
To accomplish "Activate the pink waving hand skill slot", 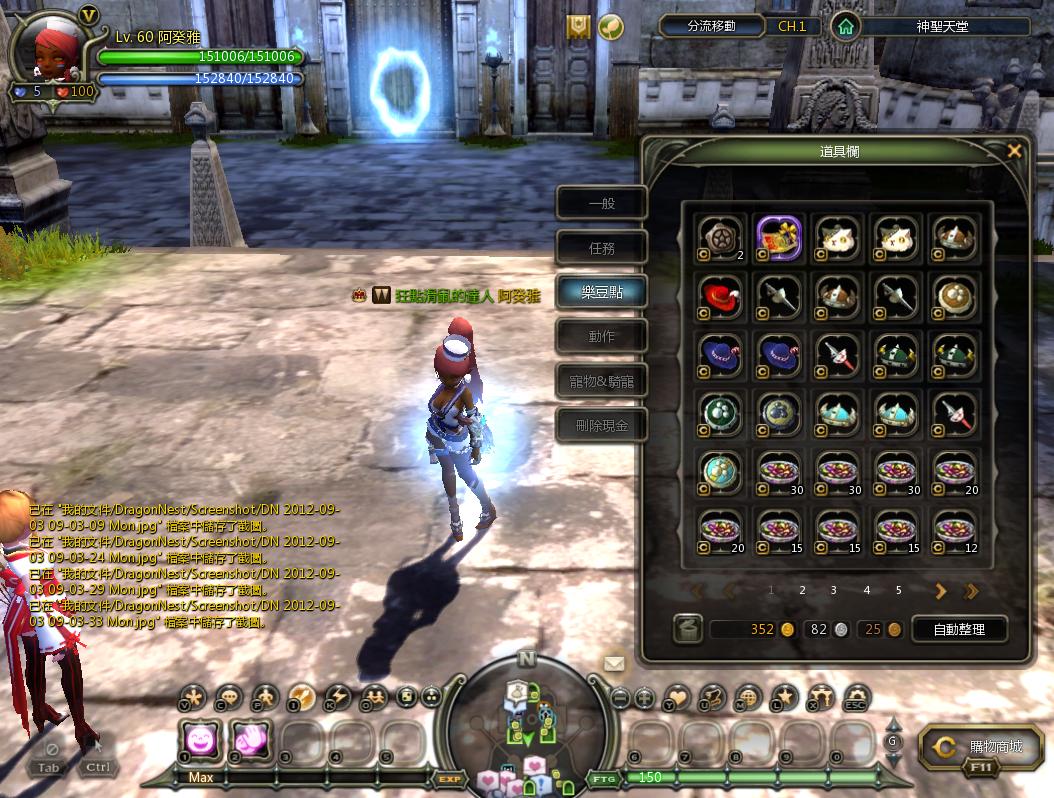I will click(x=251, y=741).
